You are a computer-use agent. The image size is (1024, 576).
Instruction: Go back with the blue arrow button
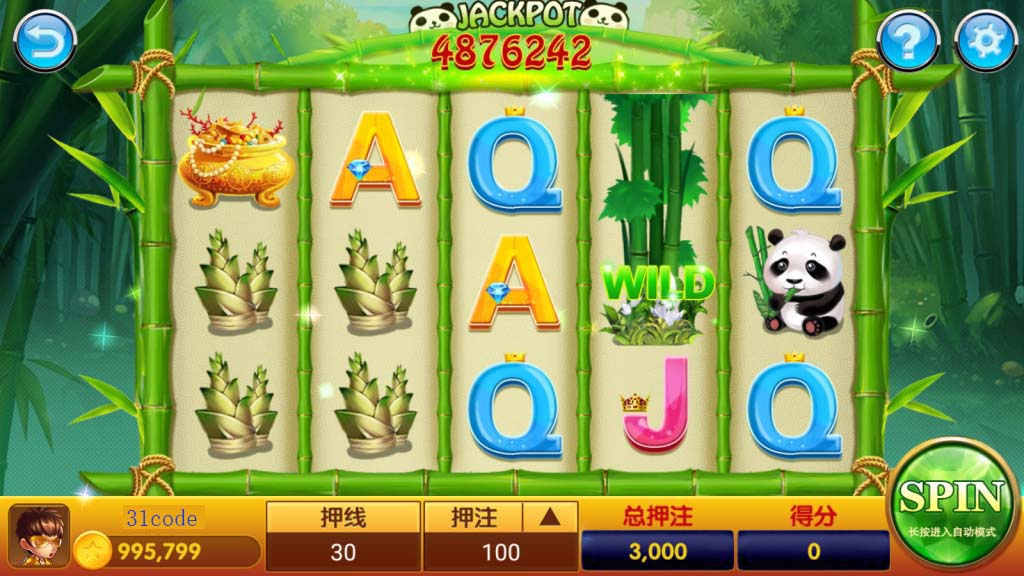point(45,42)
